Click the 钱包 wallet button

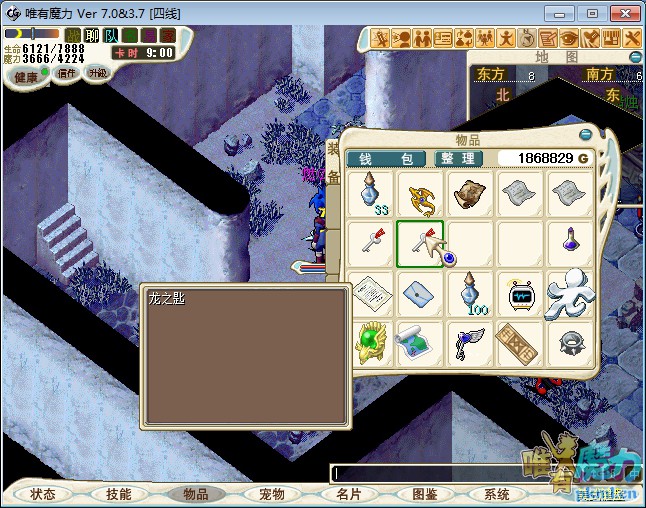386,159
